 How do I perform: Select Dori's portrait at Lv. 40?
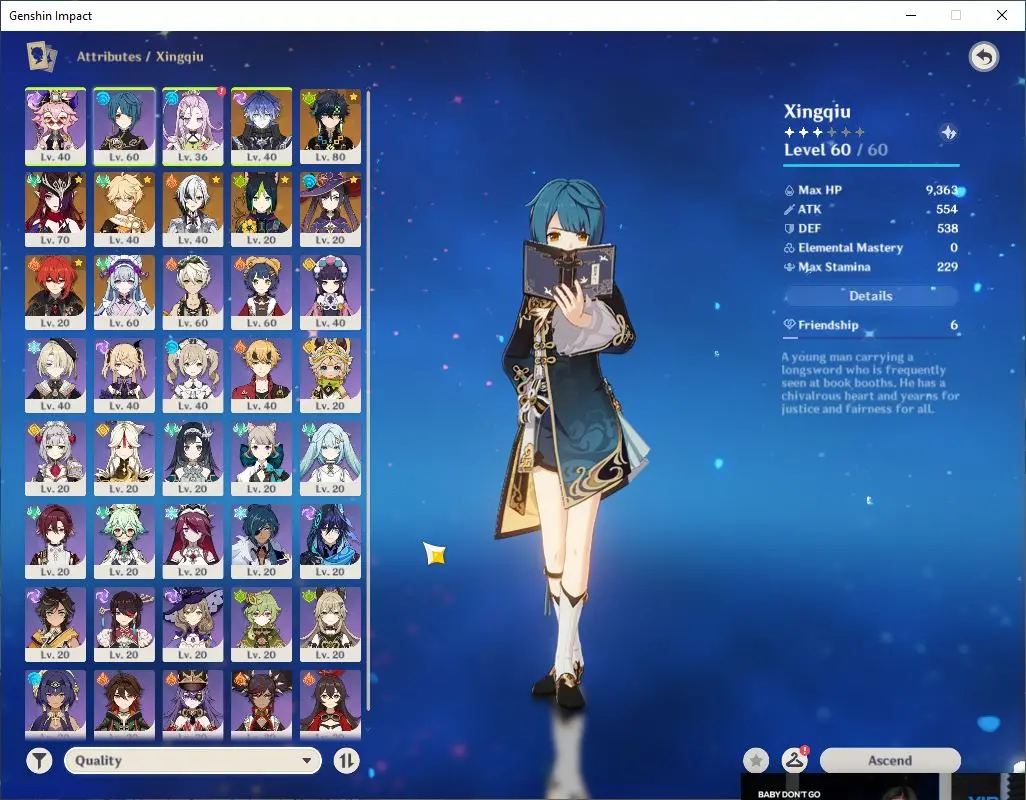[55, 125]
